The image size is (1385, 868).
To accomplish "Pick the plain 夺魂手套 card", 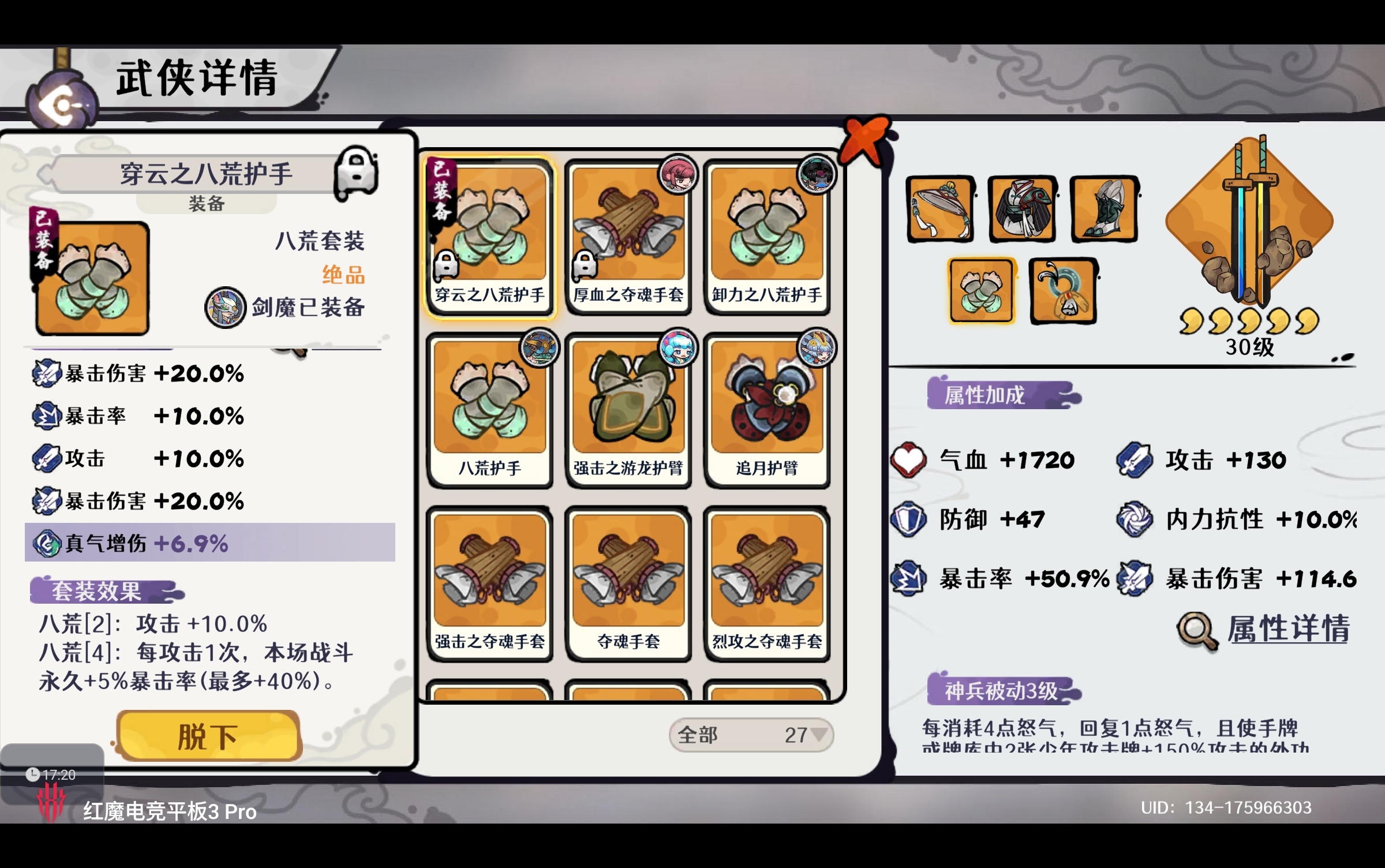I will click(628, 583).
